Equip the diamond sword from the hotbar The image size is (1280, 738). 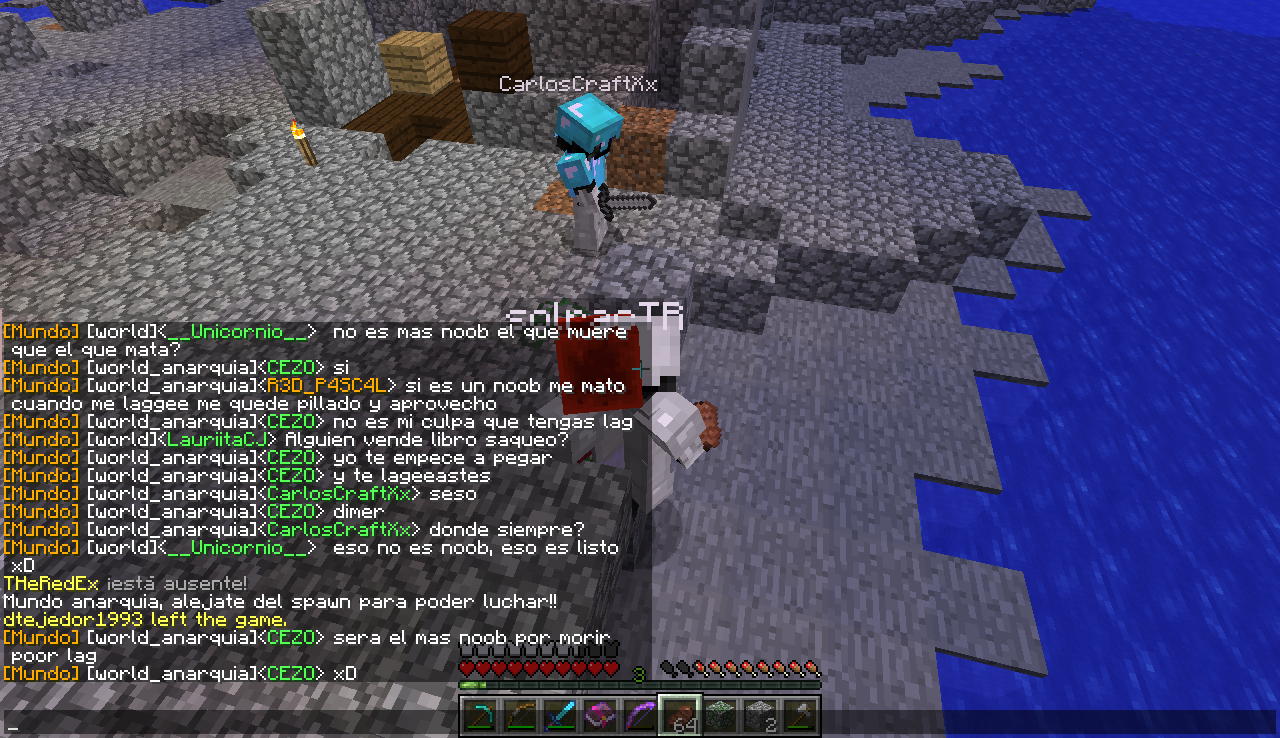point(559,716)
